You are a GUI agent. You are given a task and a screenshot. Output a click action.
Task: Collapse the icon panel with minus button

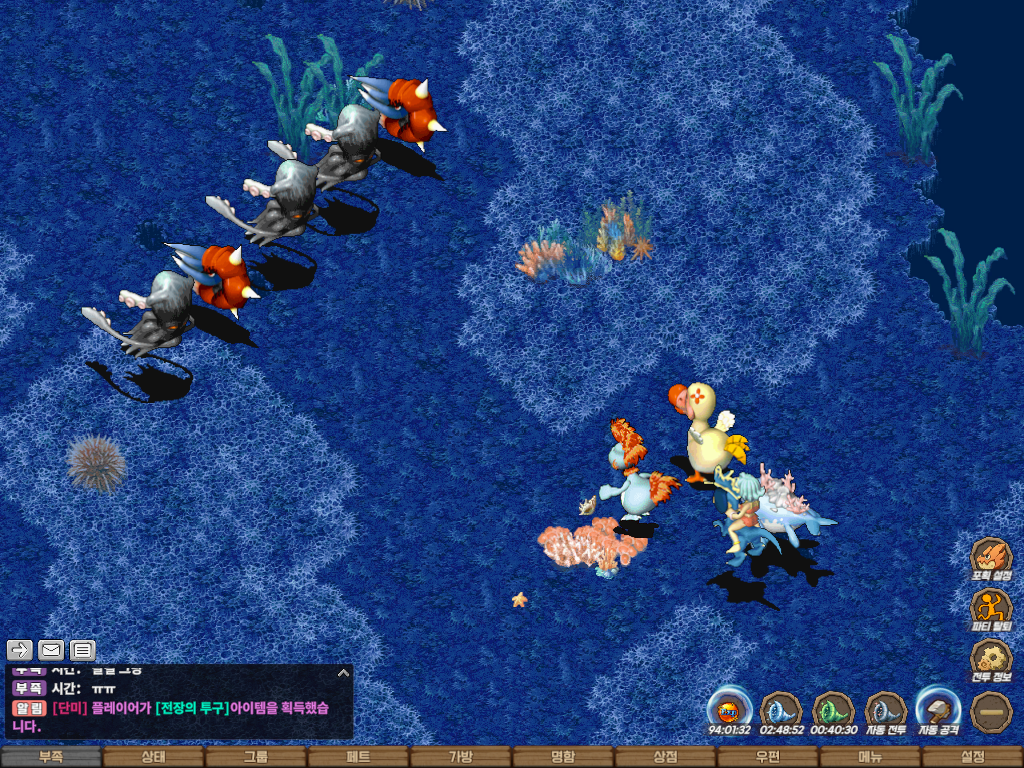pos(991,711)
